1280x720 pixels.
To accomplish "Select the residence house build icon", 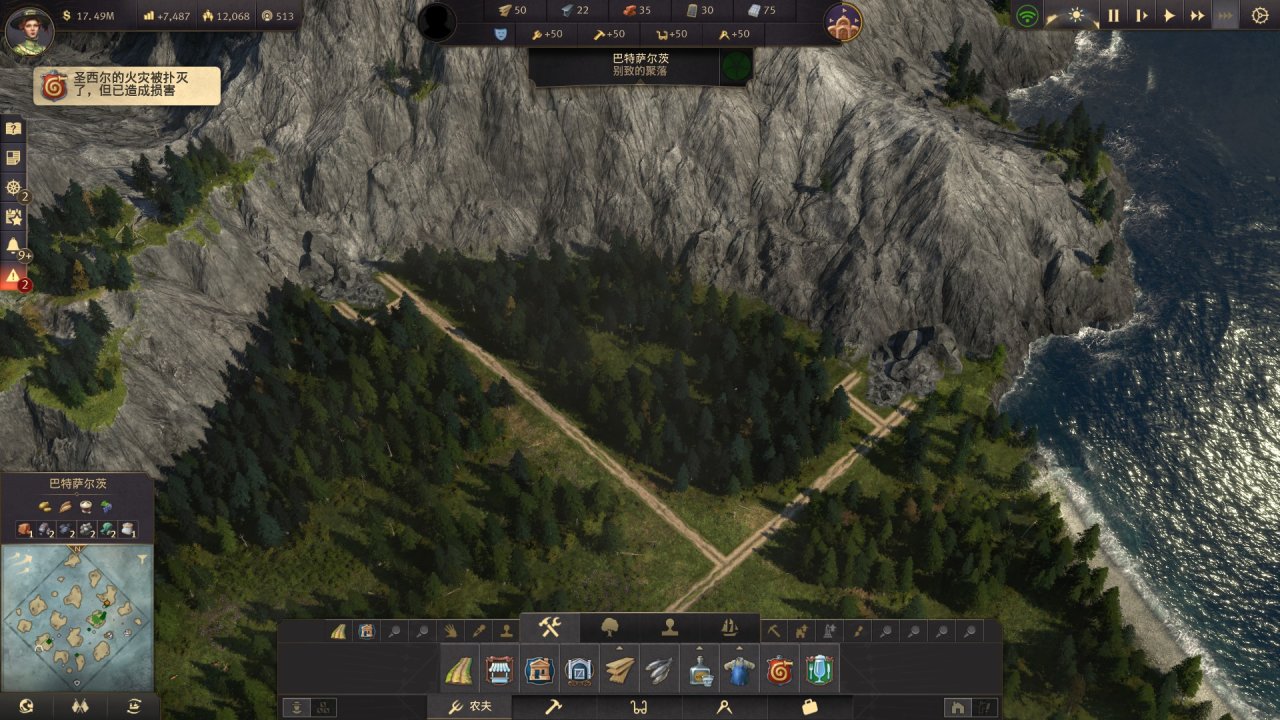I will 539,670.
